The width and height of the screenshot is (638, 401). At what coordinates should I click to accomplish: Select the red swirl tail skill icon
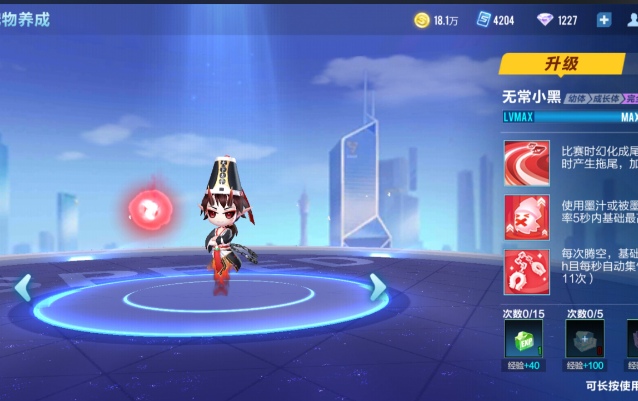click(526, 162)
